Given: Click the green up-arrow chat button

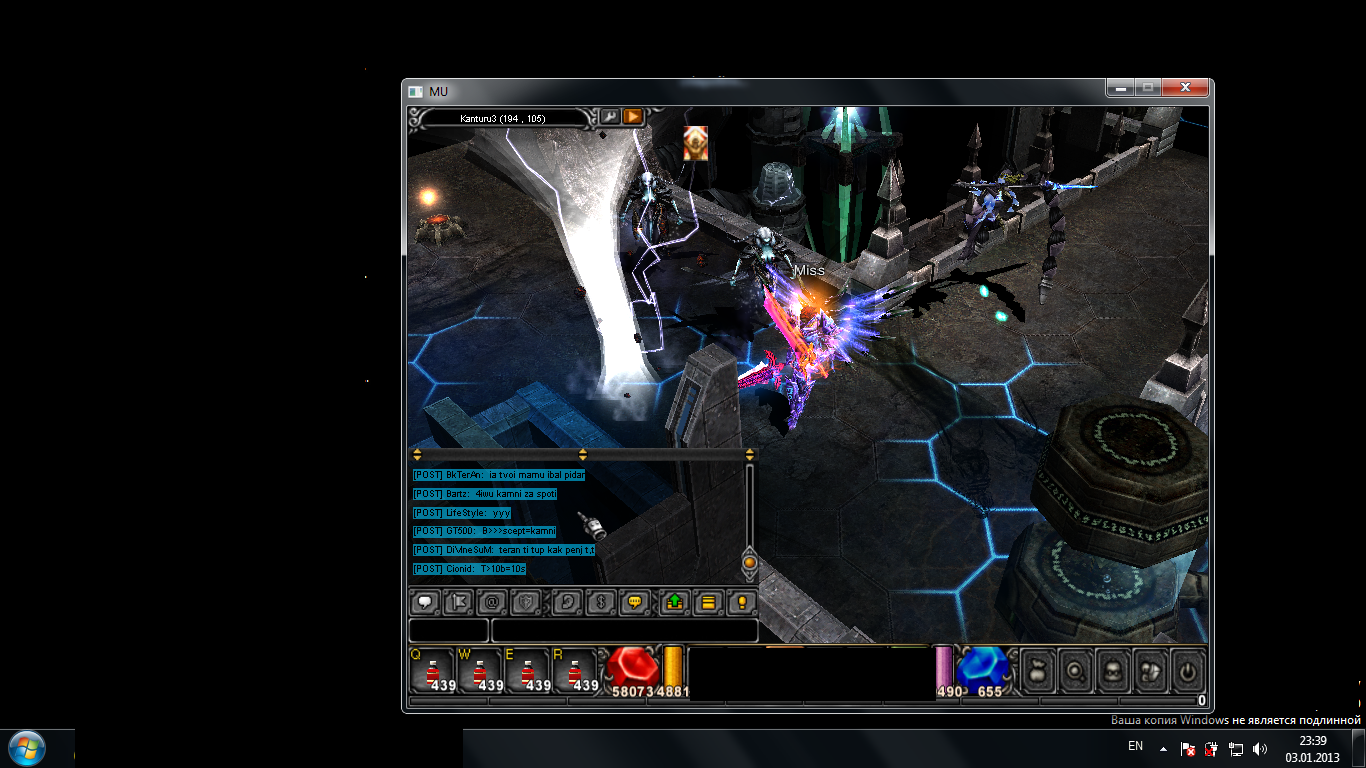Looking at the screenshot, I should coord(675,602).
